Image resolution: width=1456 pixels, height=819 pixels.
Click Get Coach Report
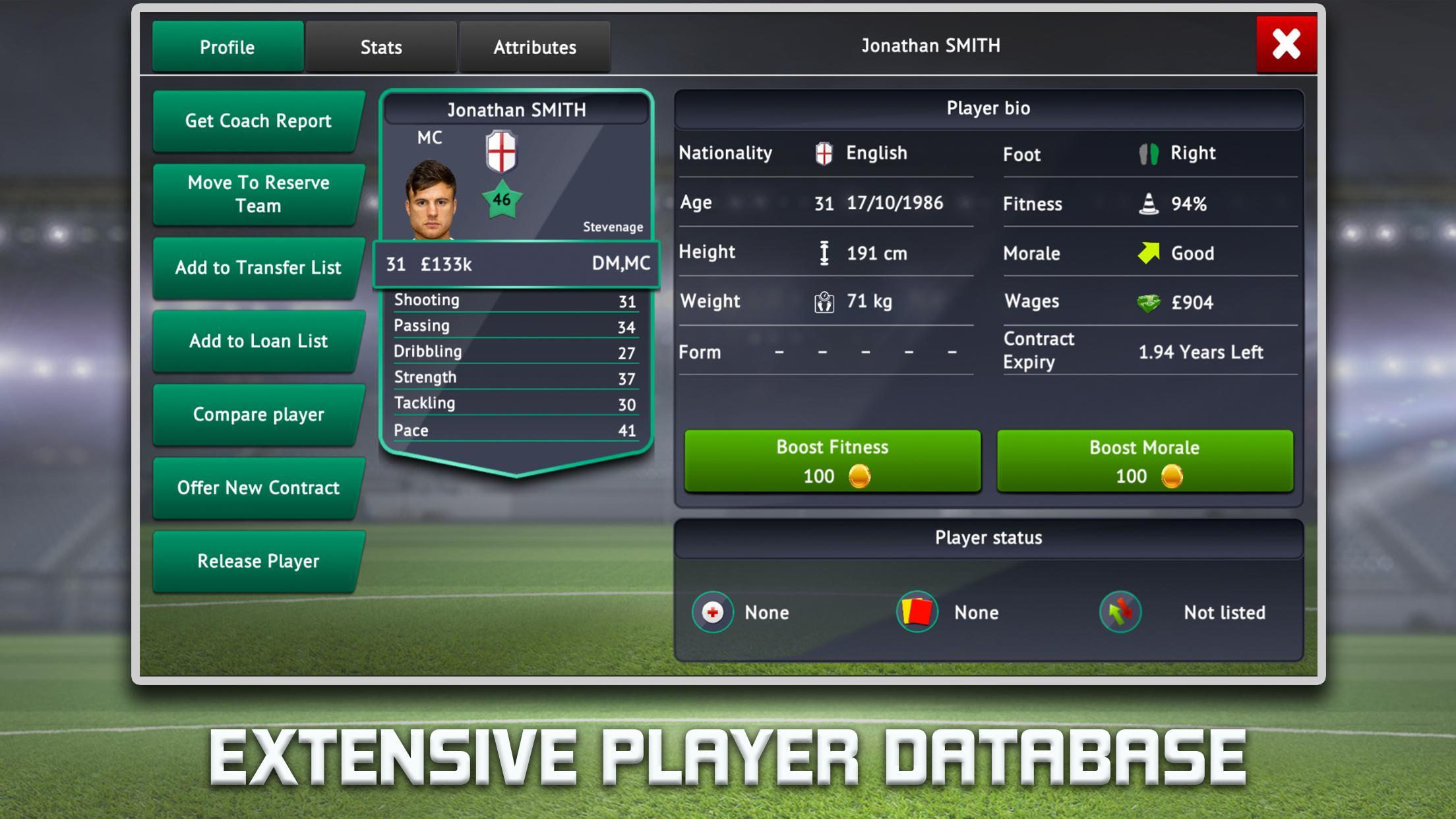tap(258, 121)
